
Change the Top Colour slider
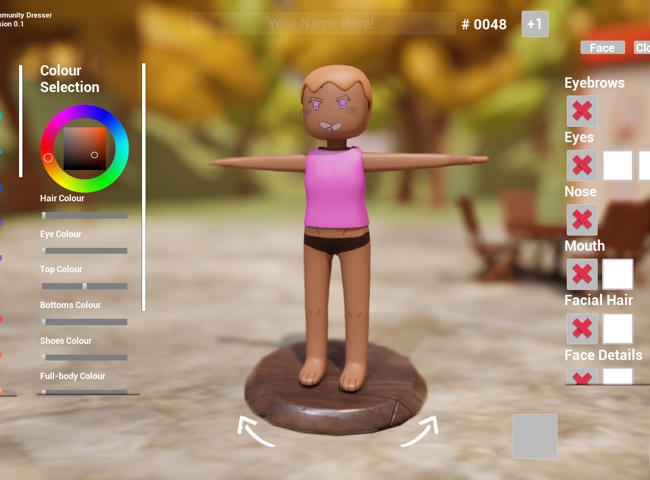pyautogui.click(x=84, y=286)
